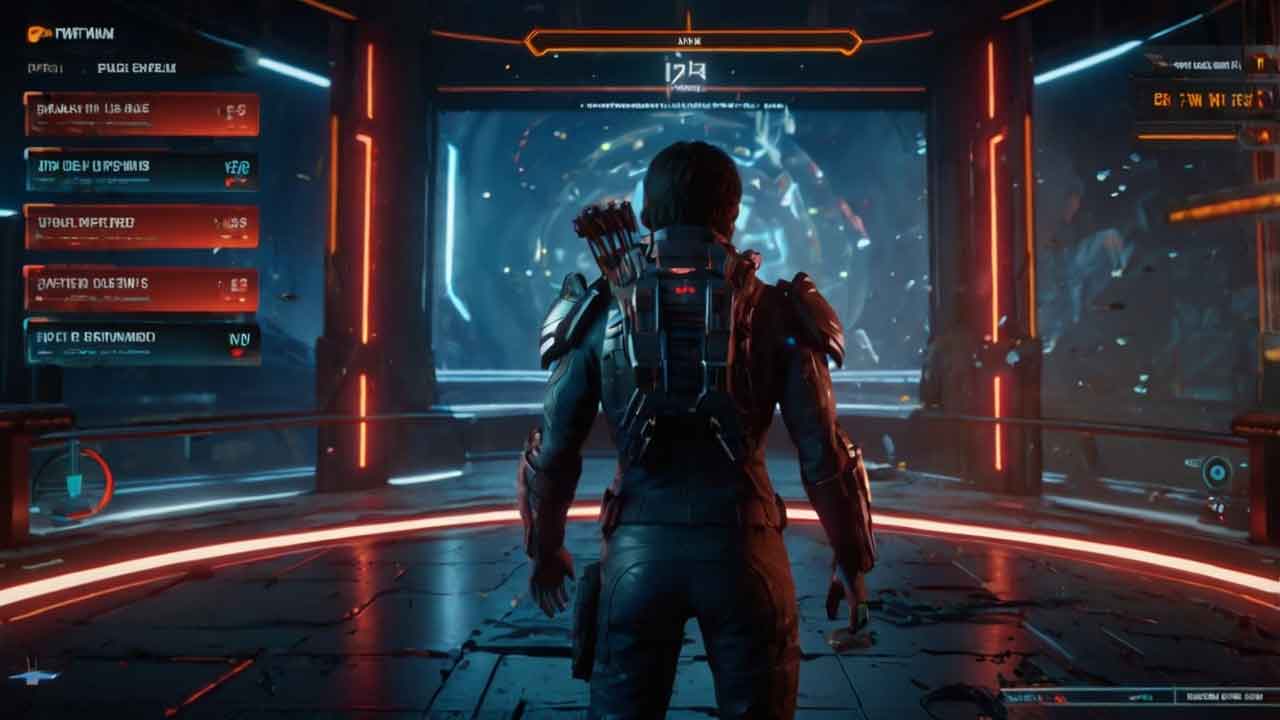Select the topmost red row in the list
This screenshot has height=720, width=1280.
coord(141,113)
